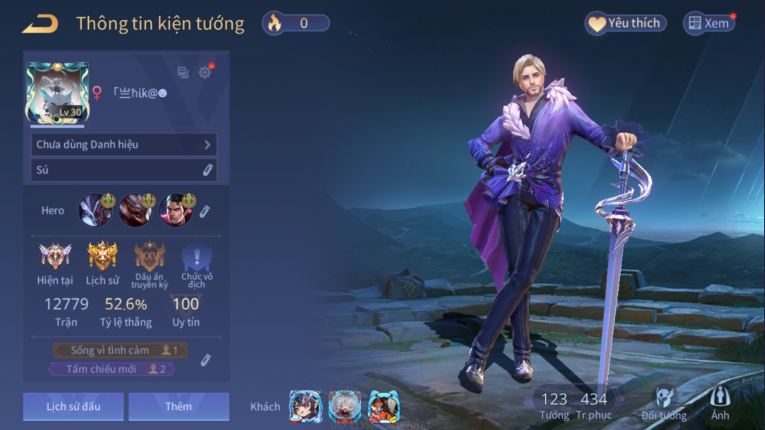Edit the favorite Hero list
The image size is (765, 430).
(205, 211)
